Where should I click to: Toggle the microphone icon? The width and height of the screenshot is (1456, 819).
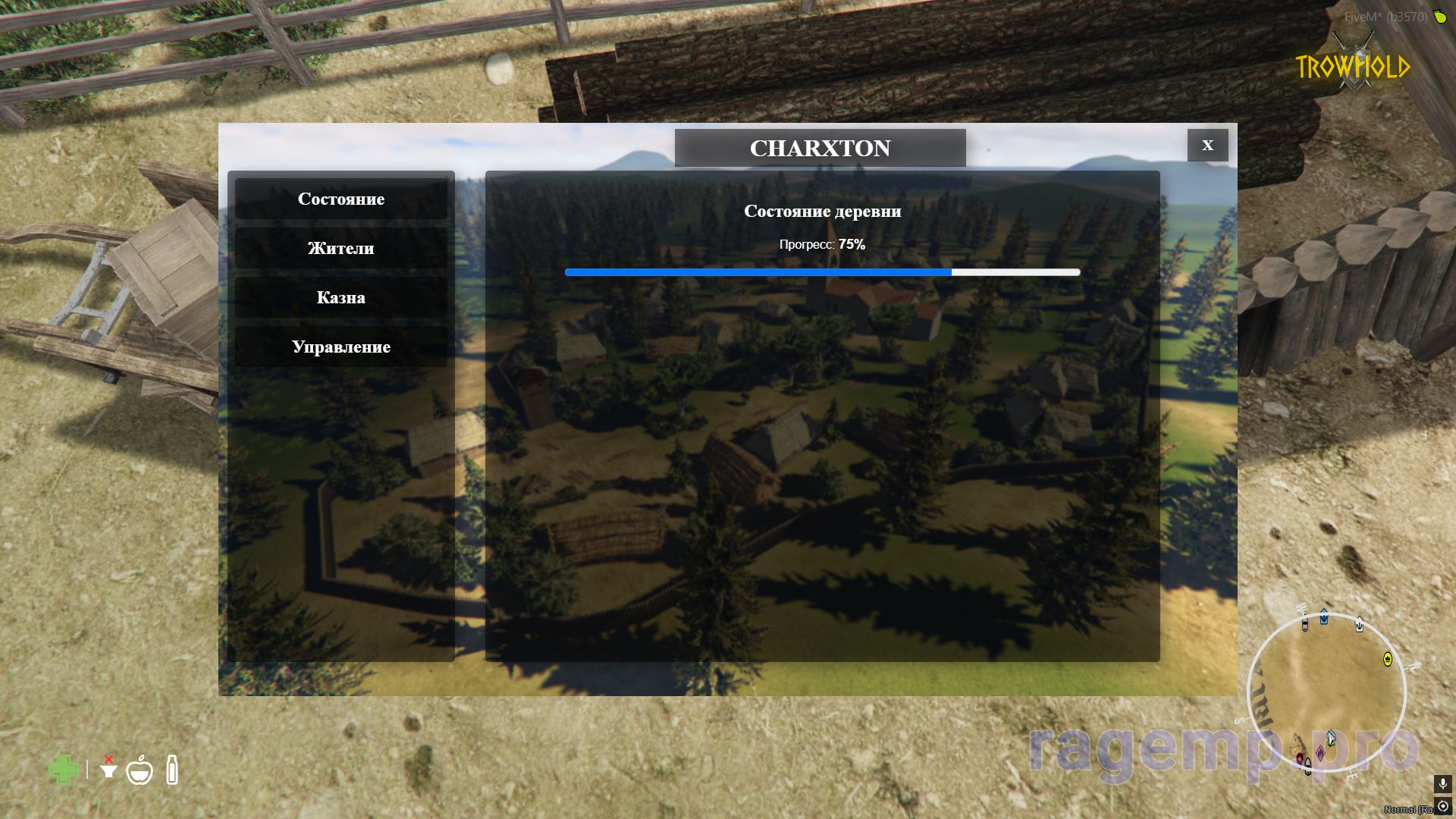(x=1442, y=783)
